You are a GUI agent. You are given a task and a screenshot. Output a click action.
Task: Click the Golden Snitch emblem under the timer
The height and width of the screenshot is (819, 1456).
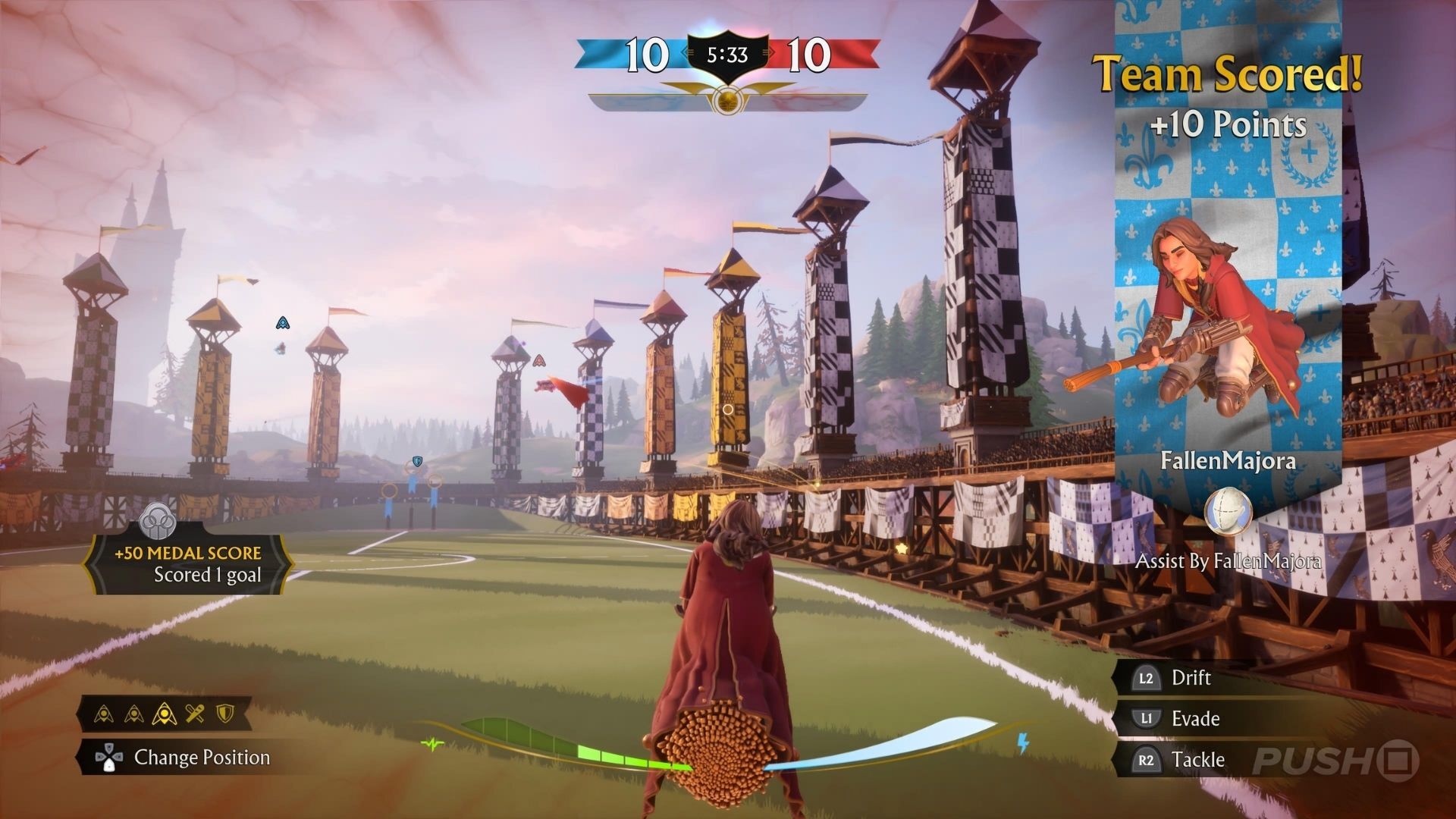coord(727,101)
